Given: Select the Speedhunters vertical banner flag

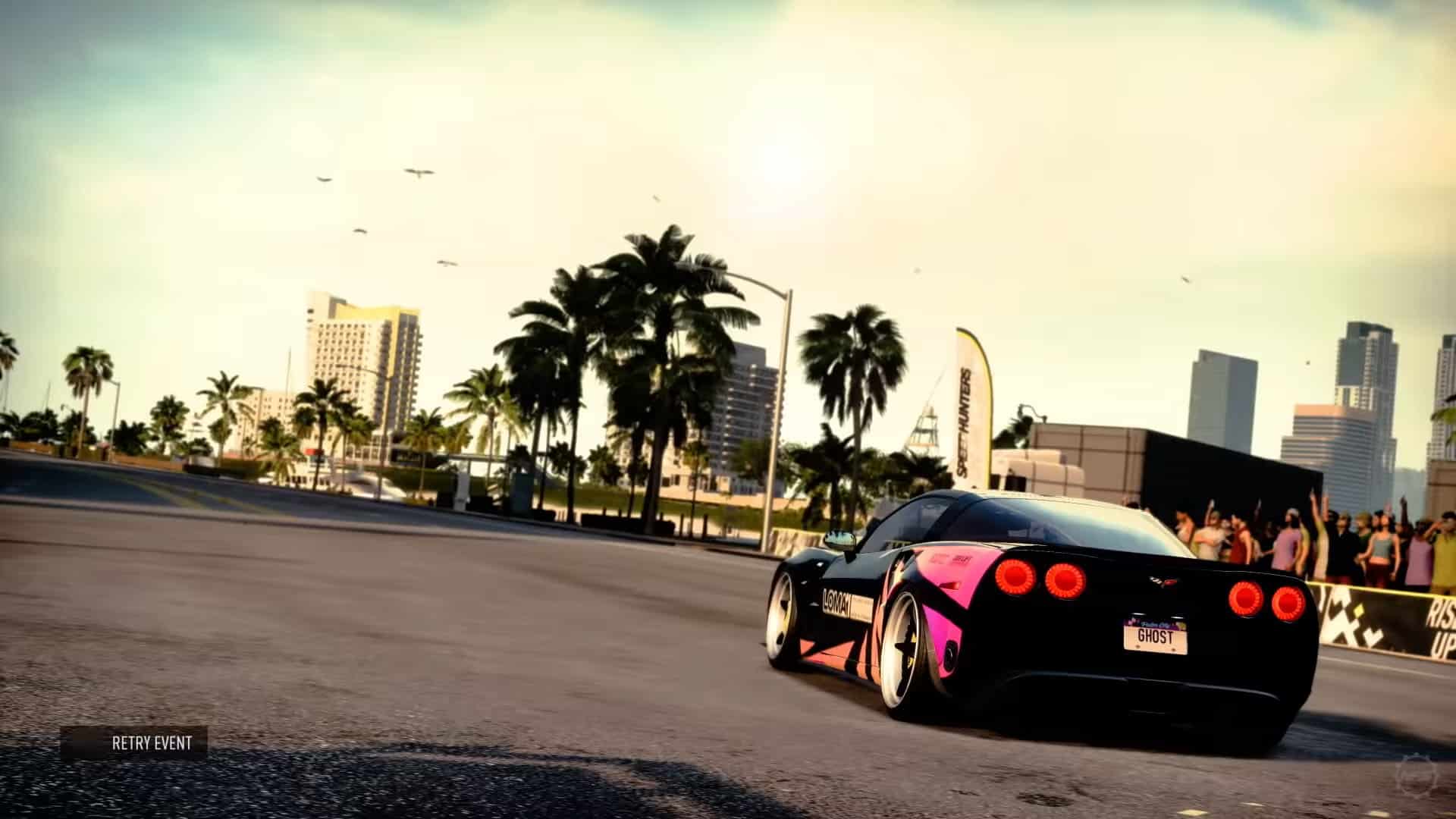Looking at the screenshot, I should coord(972,409).
